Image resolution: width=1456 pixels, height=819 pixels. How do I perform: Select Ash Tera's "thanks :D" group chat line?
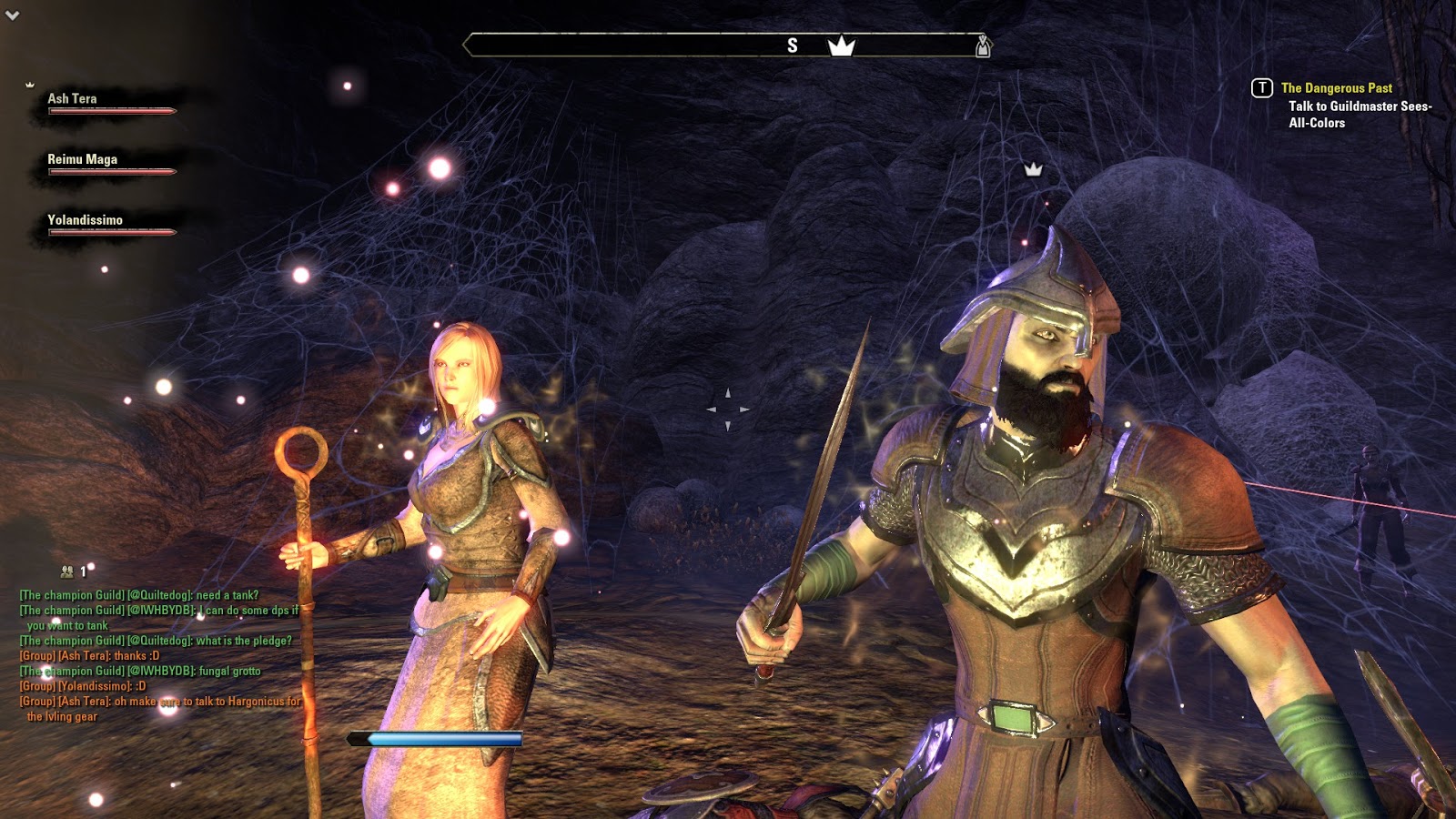[90, 655]
